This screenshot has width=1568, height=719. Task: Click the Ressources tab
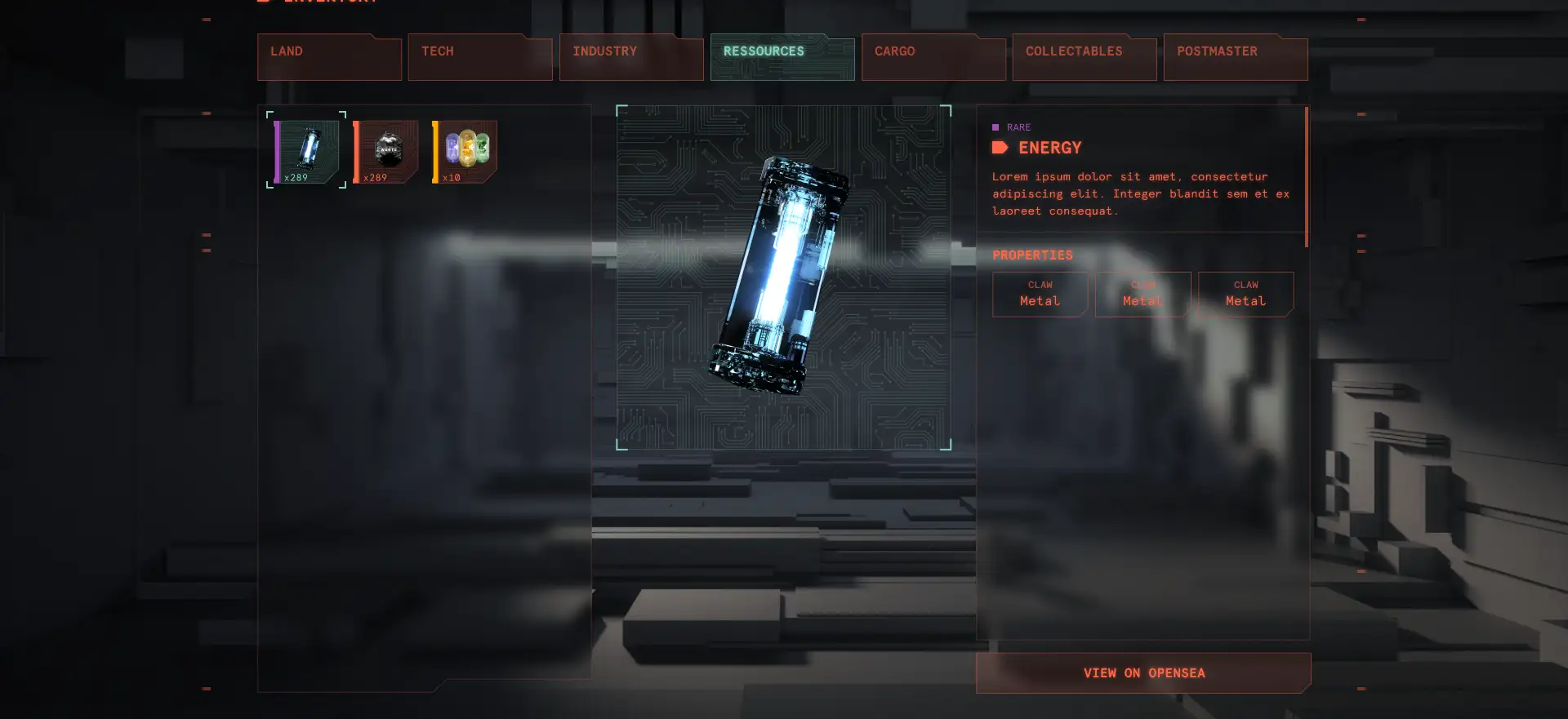tap(782, 57)
